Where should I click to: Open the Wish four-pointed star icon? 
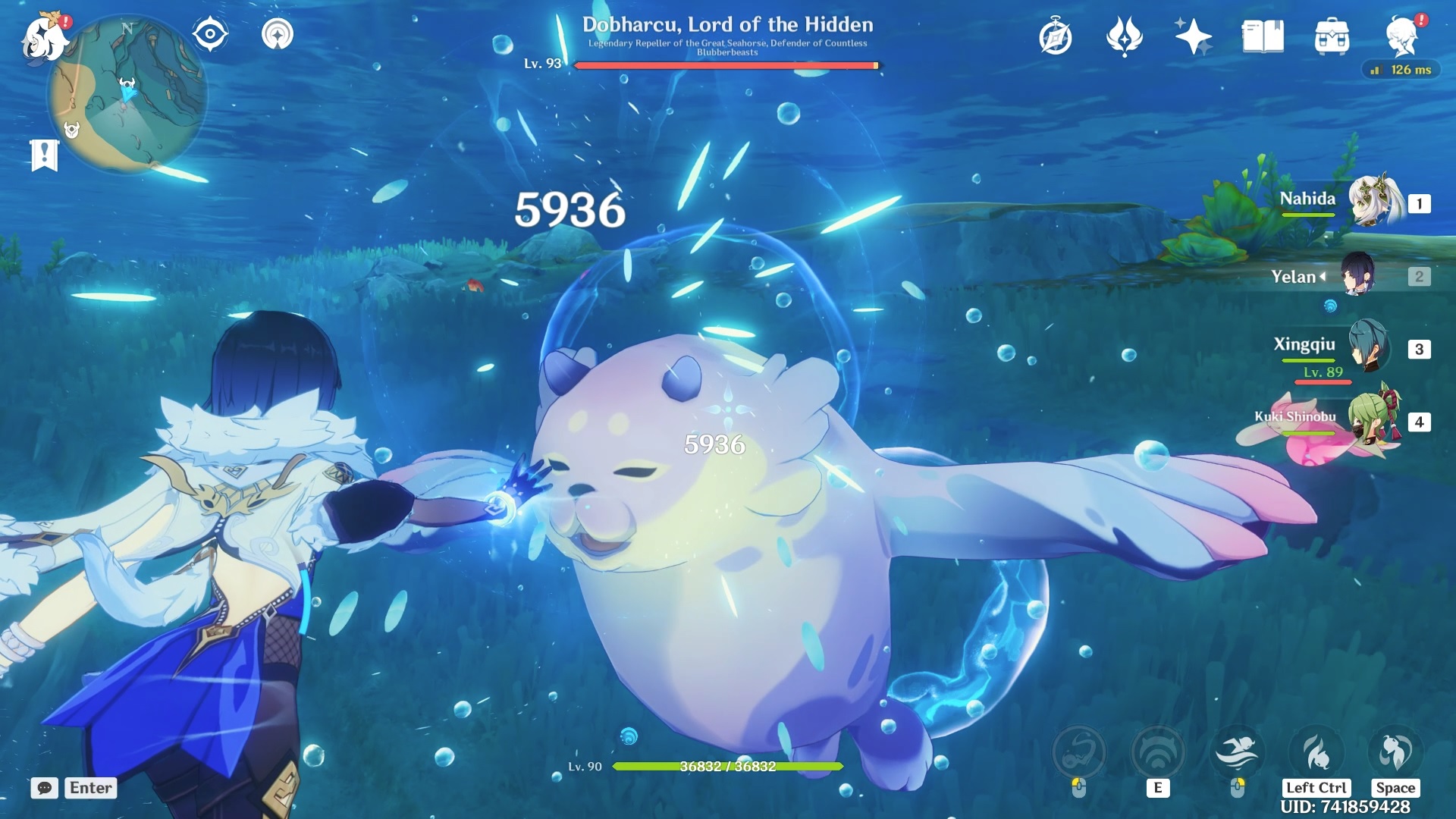click(1193, 36)
